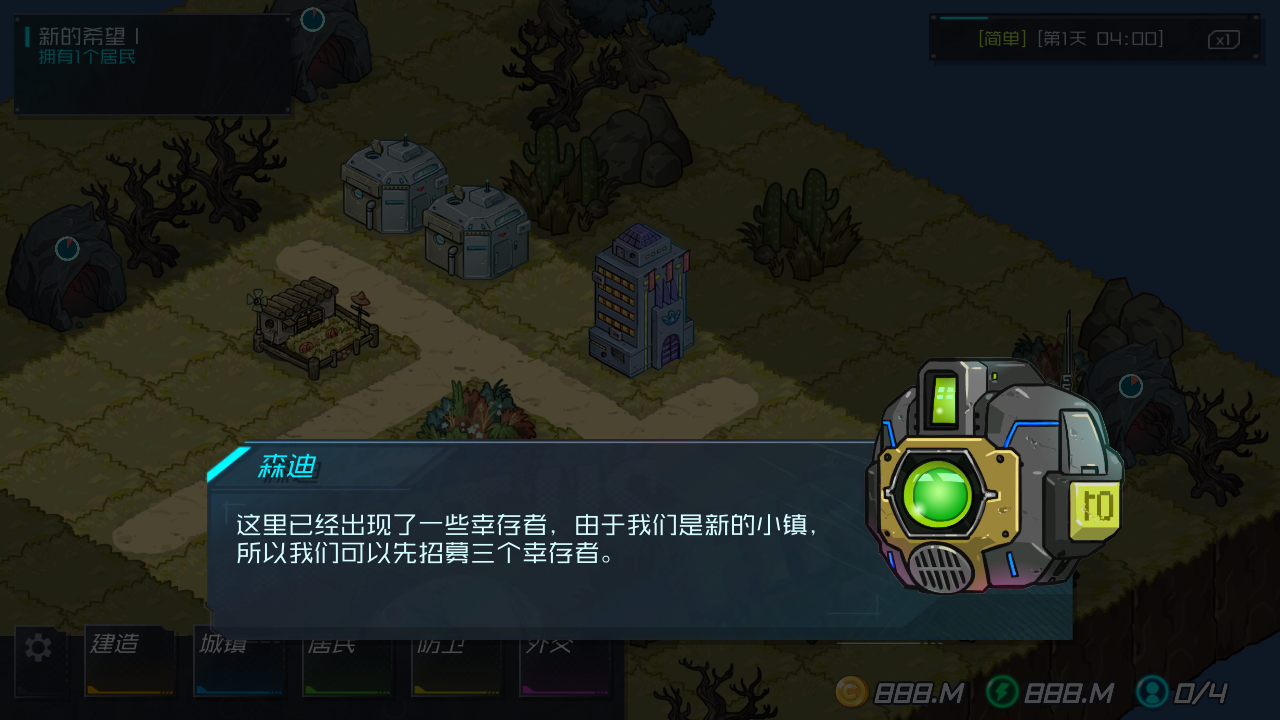This screenshot has width=1280, height=720.
Task: Open the 建造 build menu
Action: tap(129, 661)
